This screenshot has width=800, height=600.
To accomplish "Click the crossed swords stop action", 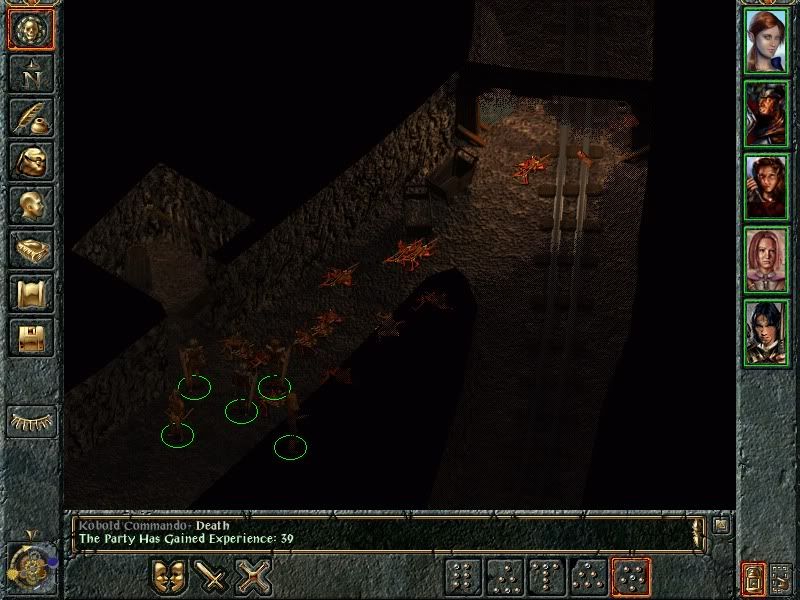I will pos(253,577).
